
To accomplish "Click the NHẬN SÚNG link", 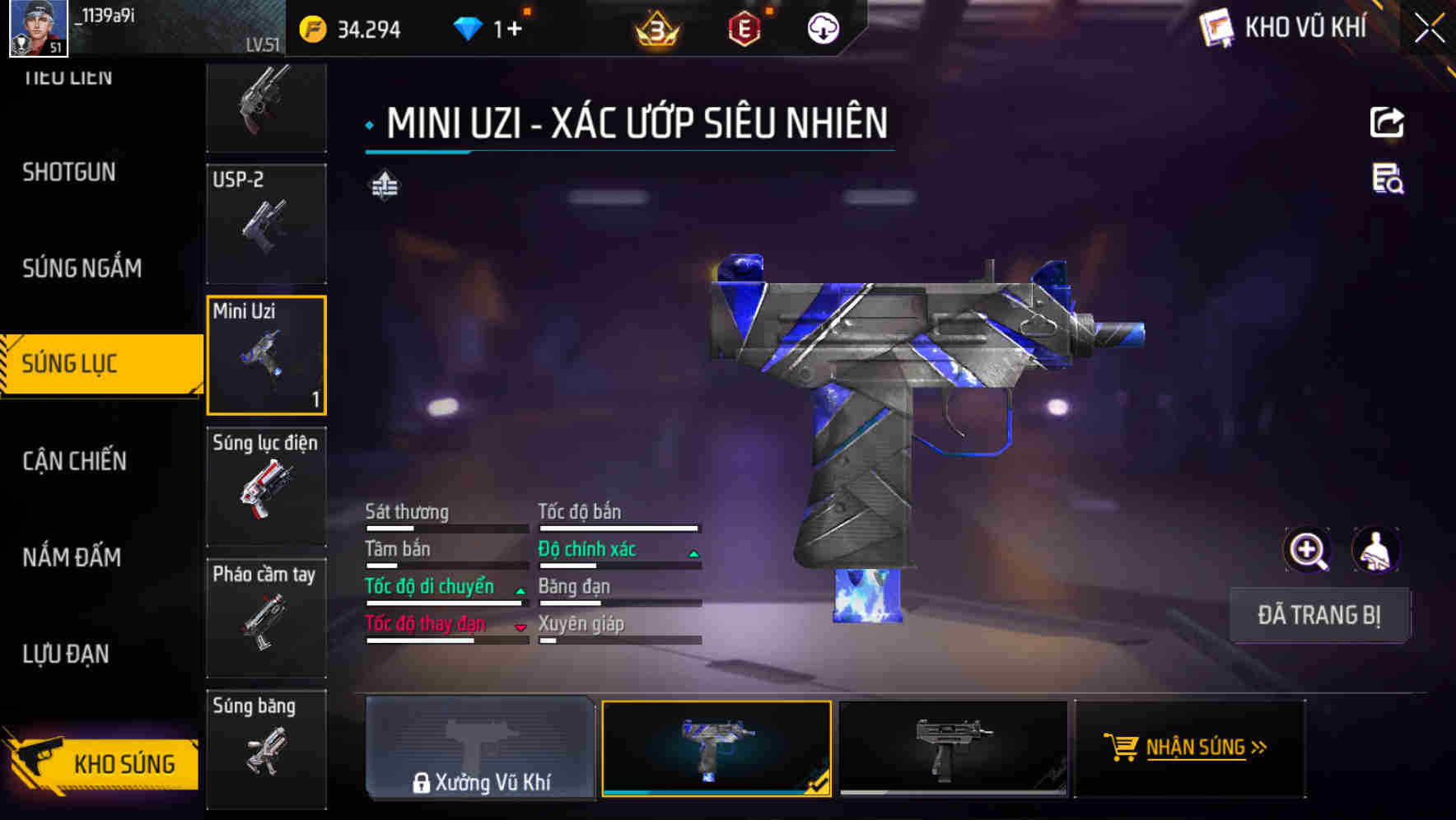I will pyautogui.click(x=1189, y=748).
